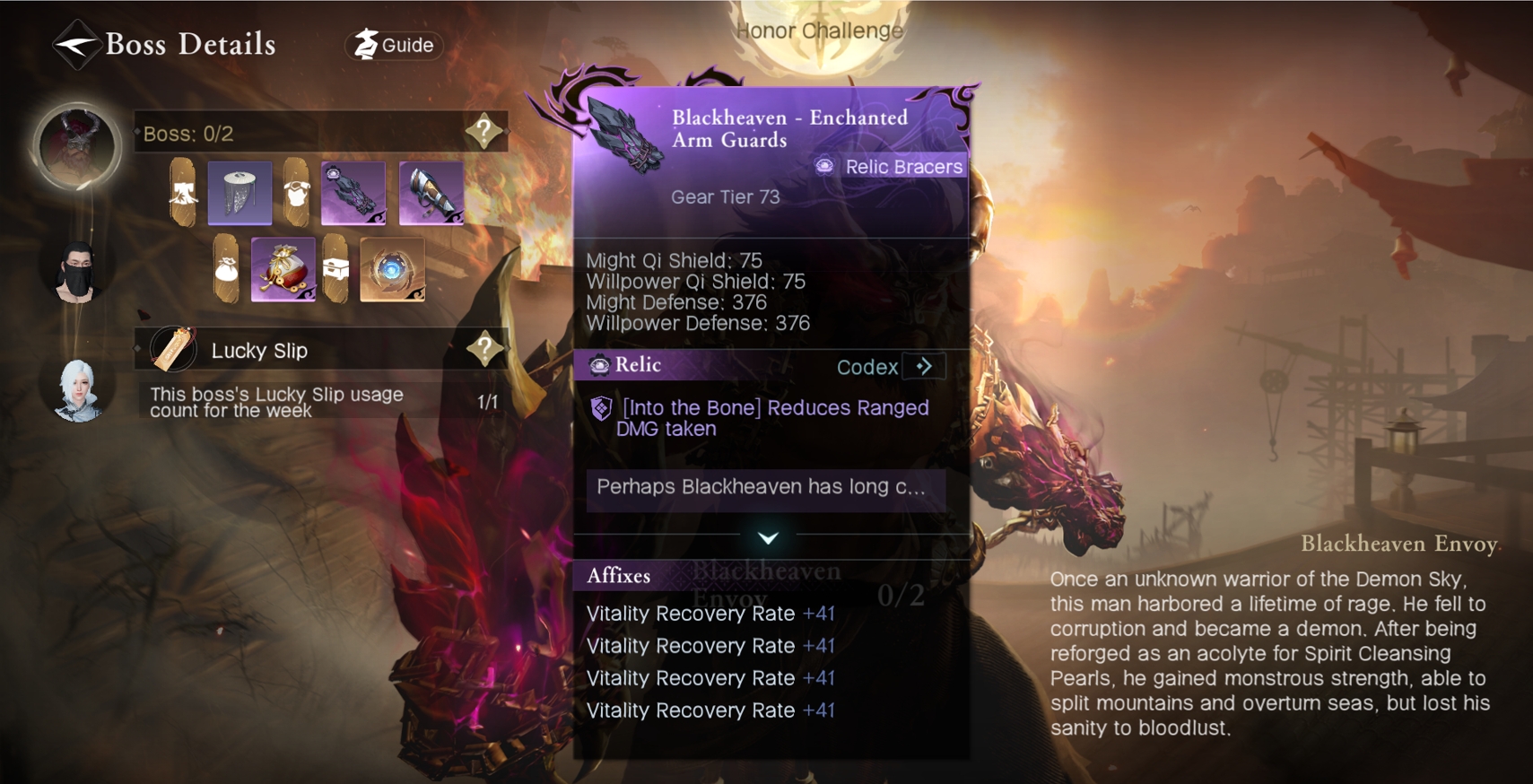View the Blackheaven arm guards reward

(353, 193)
